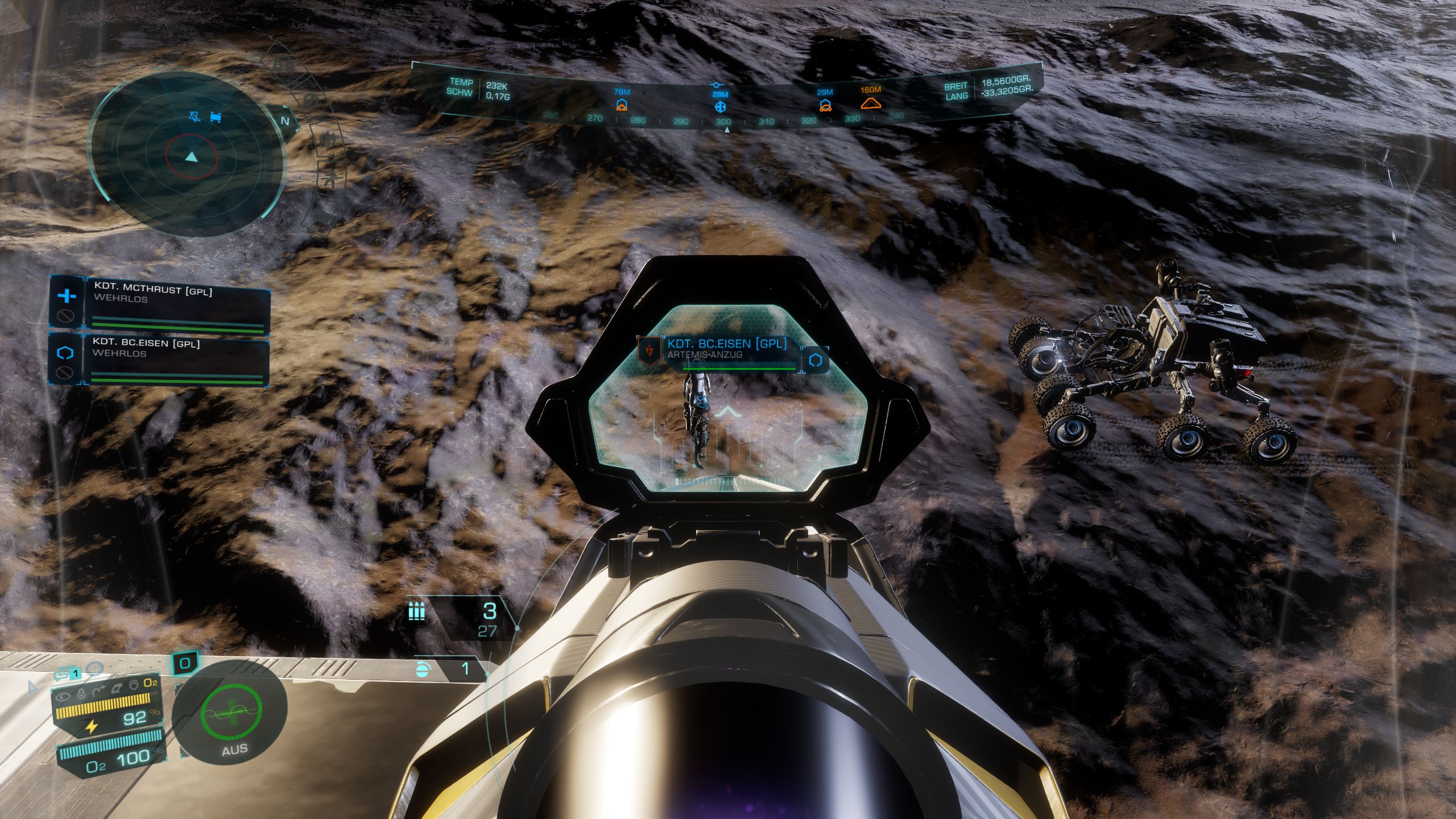Click the bullets ammo icon
The image size is (1456, 819).
pos(416,612)
